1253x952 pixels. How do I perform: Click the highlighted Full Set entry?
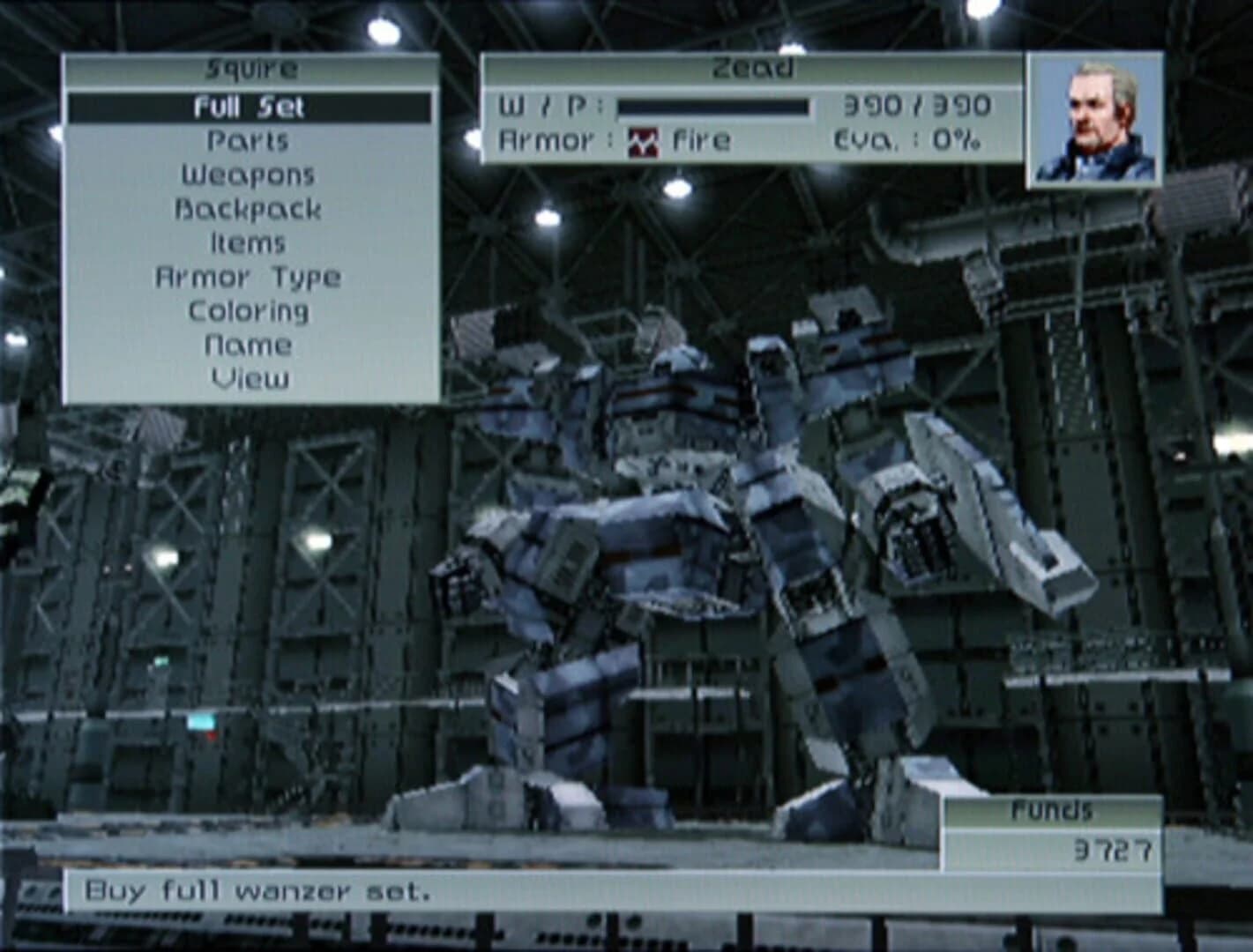click(x=250, y=106)
